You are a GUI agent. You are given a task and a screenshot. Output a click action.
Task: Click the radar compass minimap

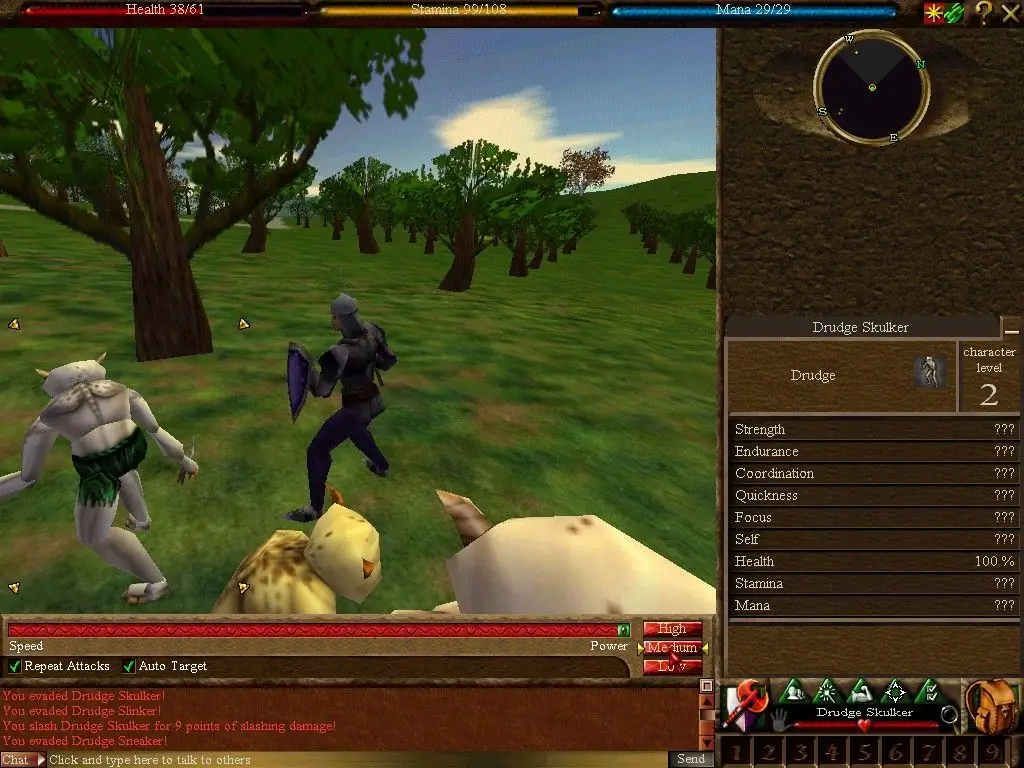tap(872, 88)
